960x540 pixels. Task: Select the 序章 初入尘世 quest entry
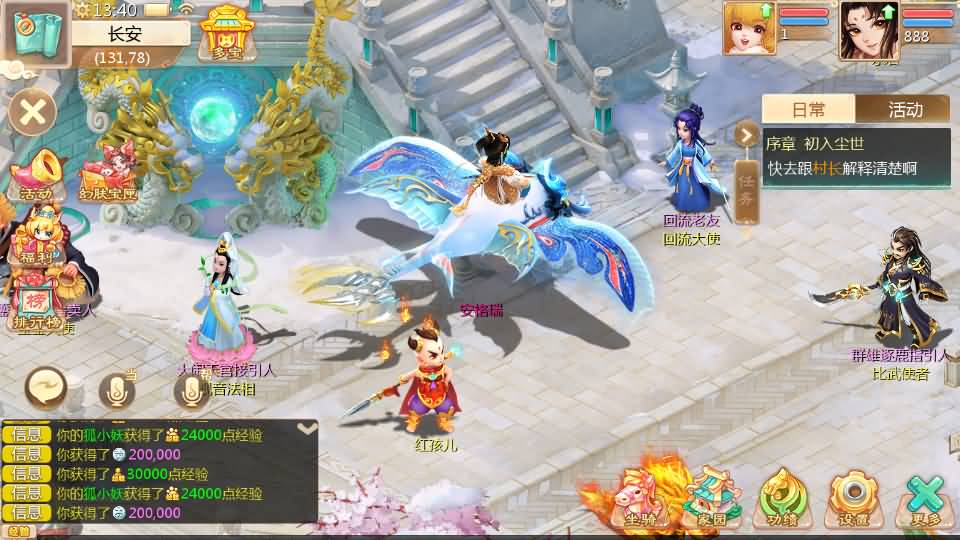(x=855, y=156)
